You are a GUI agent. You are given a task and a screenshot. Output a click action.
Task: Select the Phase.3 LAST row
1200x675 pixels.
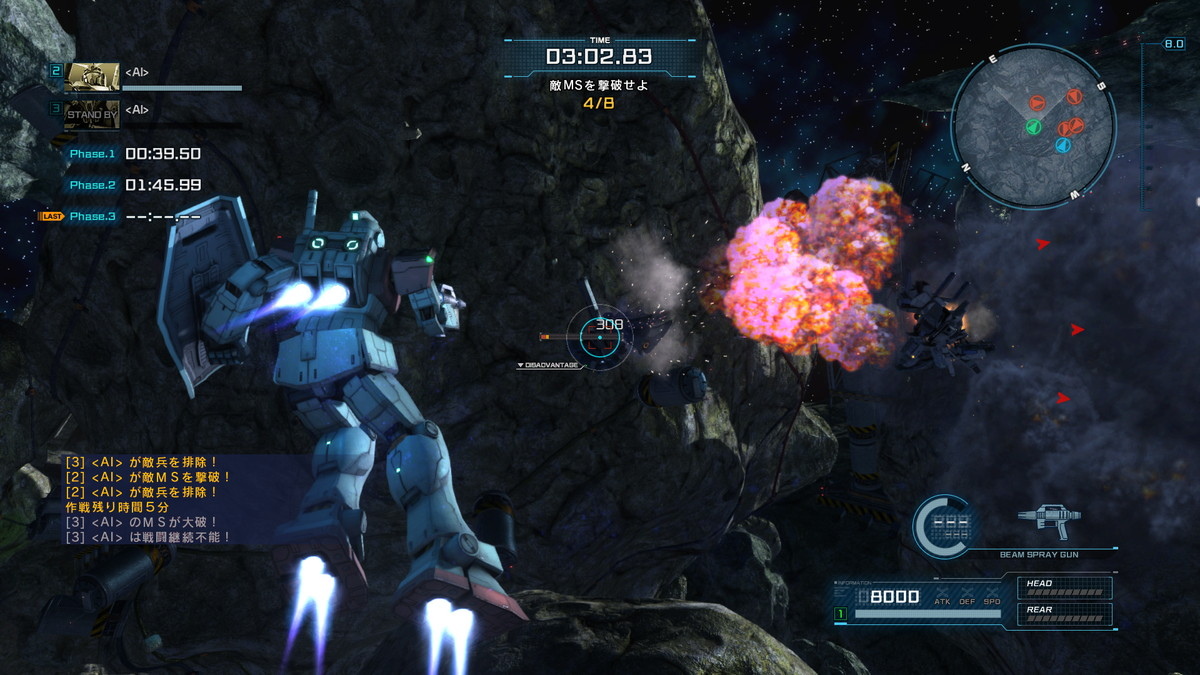point(120,216)
